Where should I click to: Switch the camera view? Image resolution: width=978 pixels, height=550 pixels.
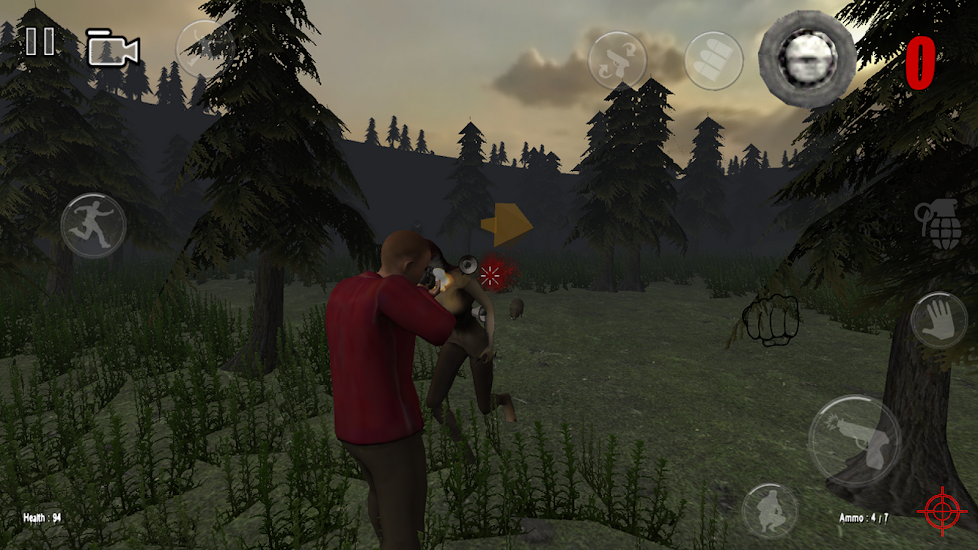(x=112, y=48)
